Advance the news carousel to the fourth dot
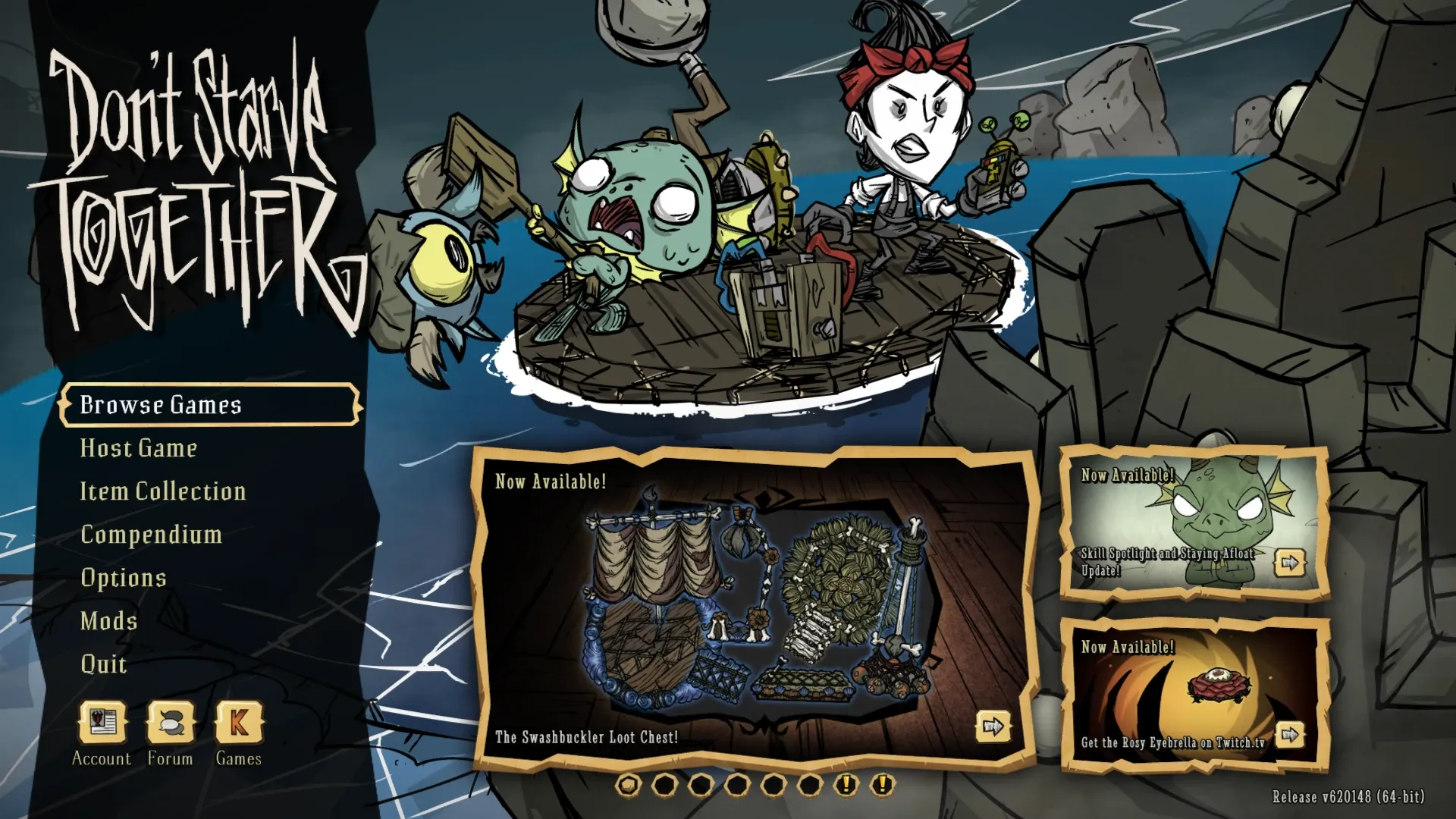Image resolution: width=1456 pixels, height=819 pixels. tap(736, 787)
